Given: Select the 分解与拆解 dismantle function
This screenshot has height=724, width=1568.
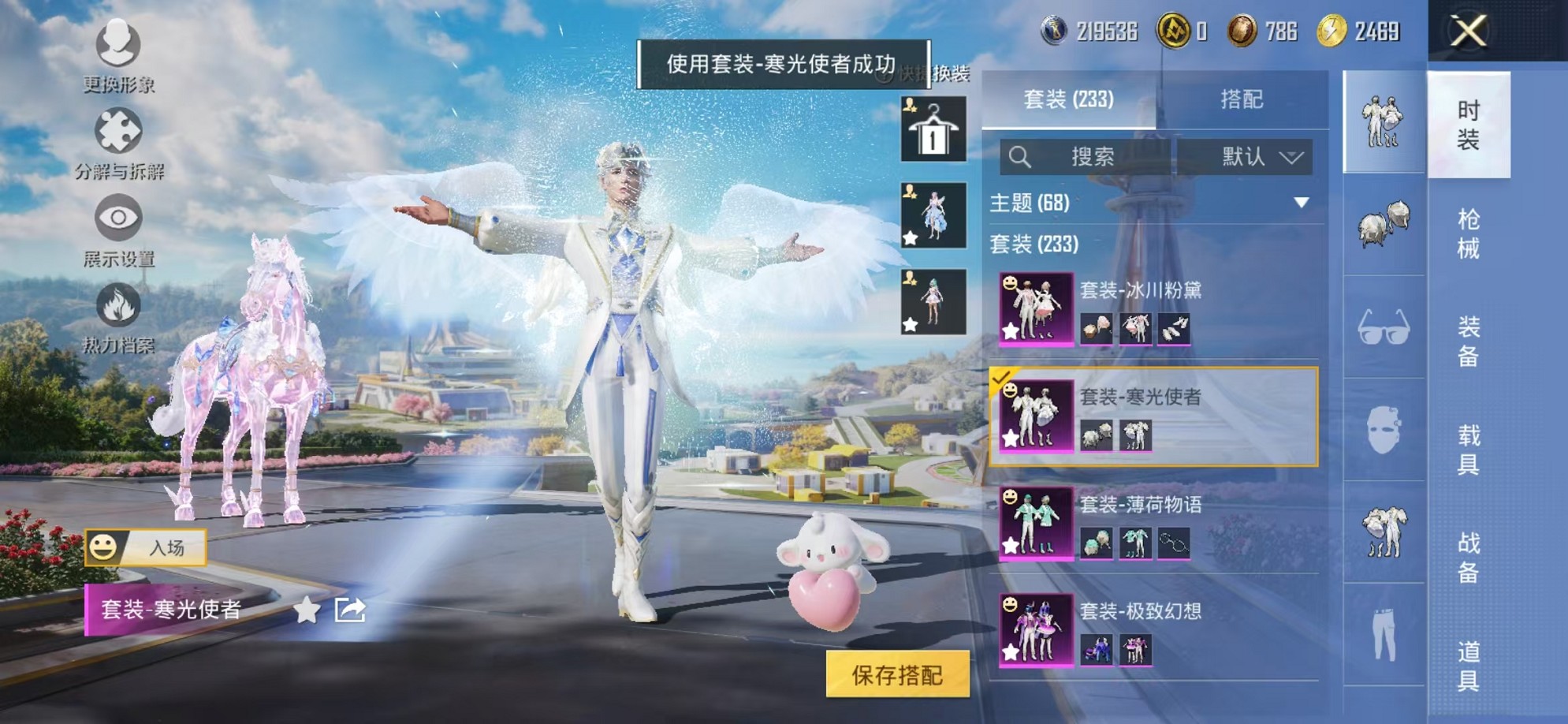Looking at the screenshot, I should click(x=117, y=142).
